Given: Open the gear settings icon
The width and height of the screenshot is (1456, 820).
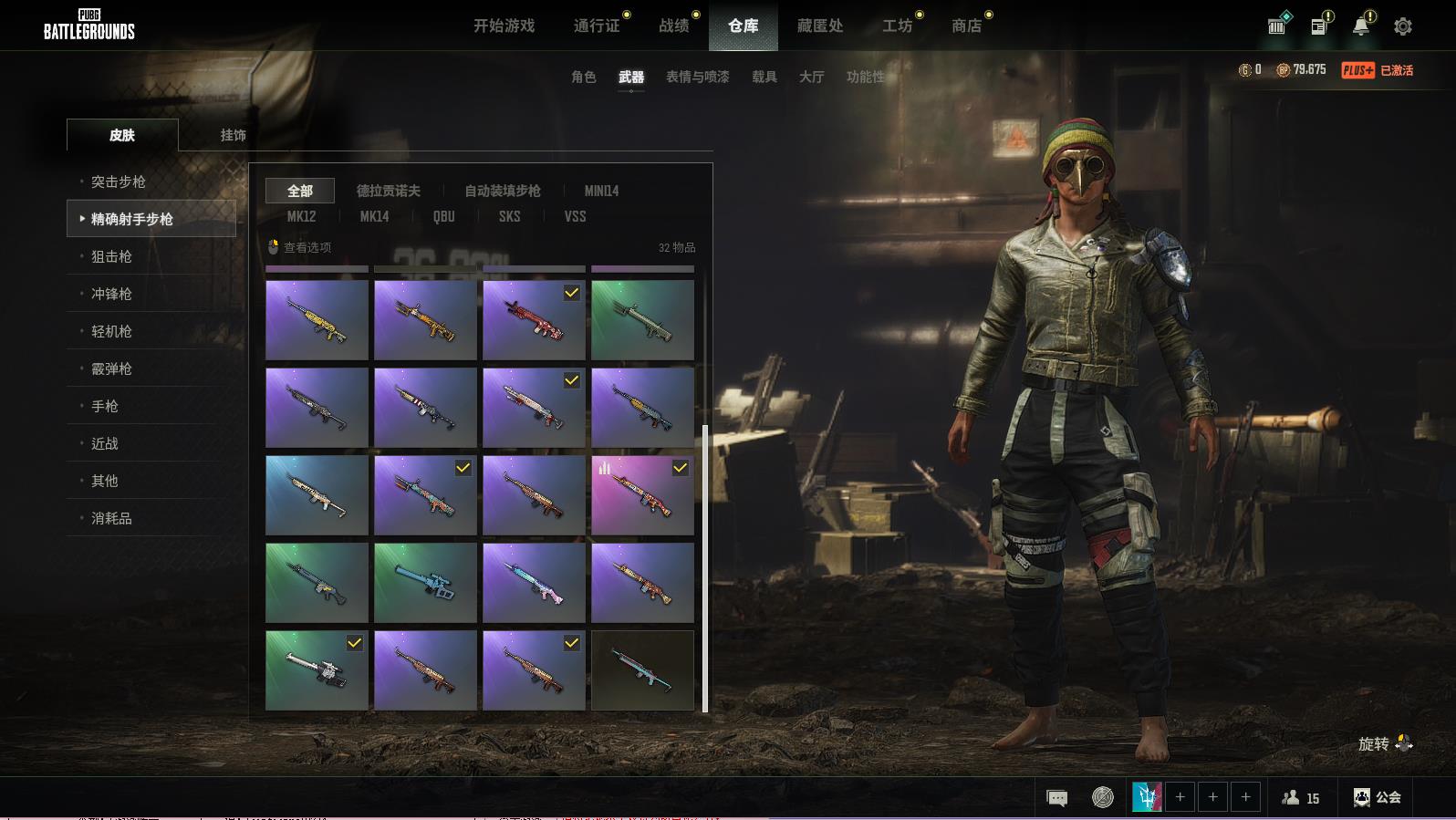Looking at the screenshot, I should pyautogui.click(x=1402, y=26).
